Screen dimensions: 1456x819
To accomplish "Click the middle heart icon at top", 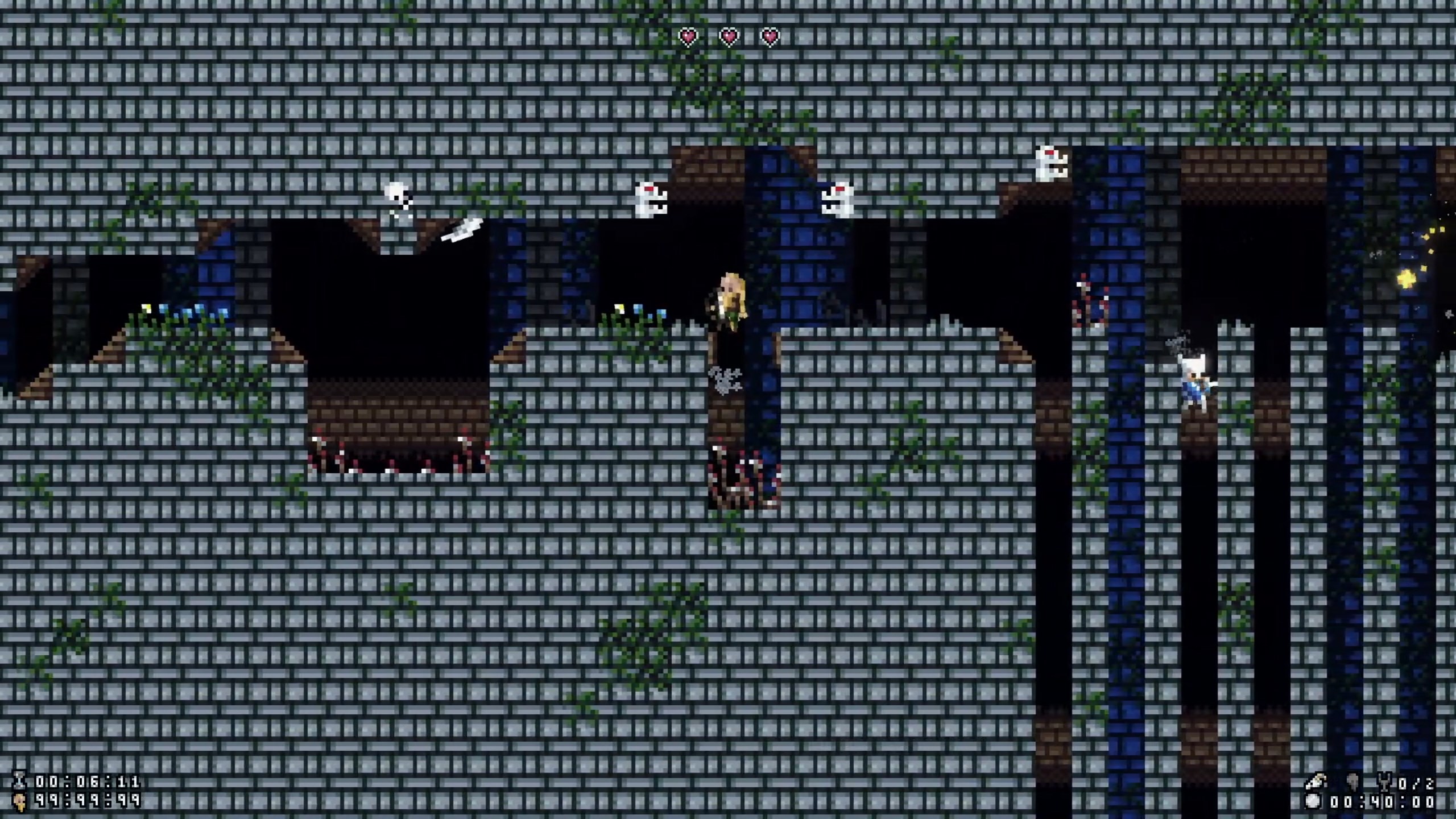I will click(x=730, y=36).
